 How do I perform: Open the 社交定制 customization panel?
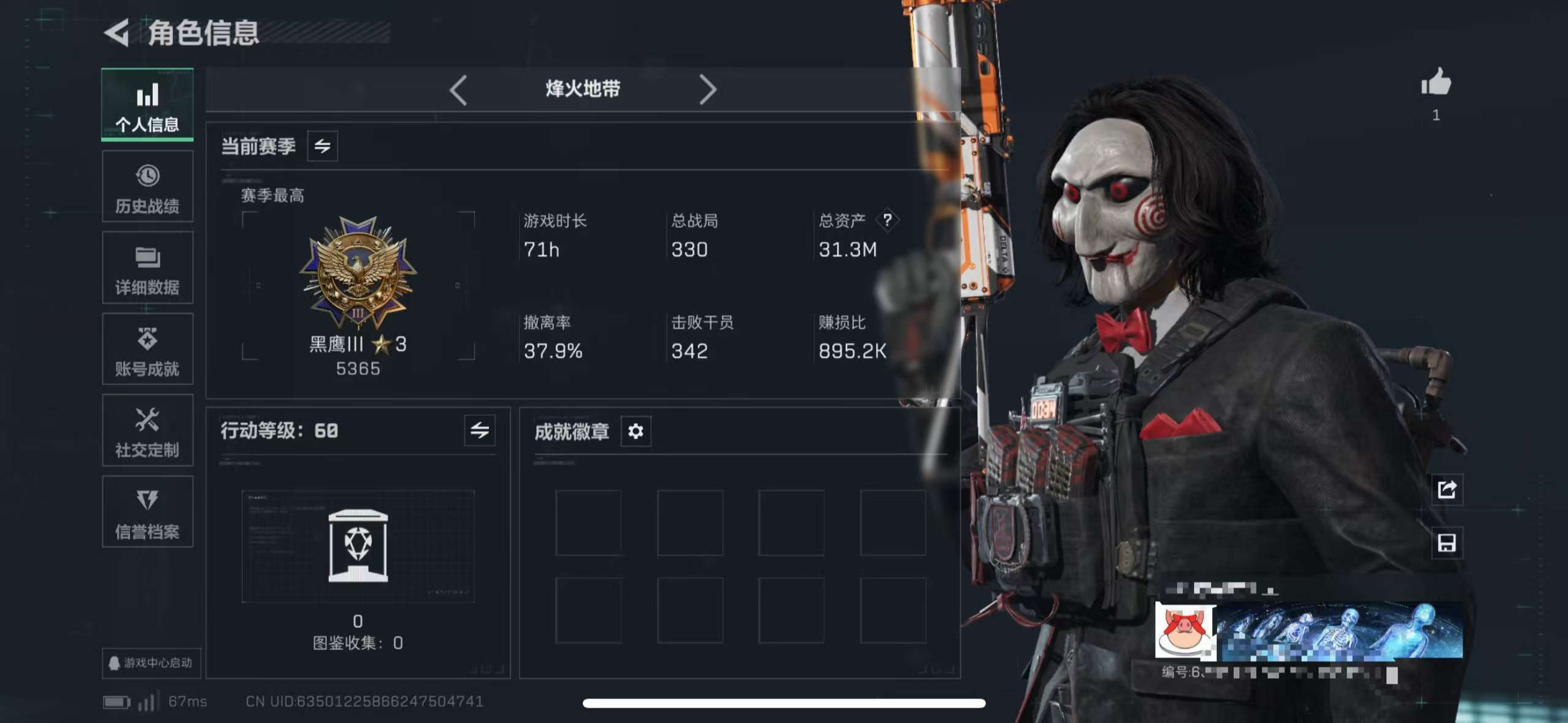point(147,430)
